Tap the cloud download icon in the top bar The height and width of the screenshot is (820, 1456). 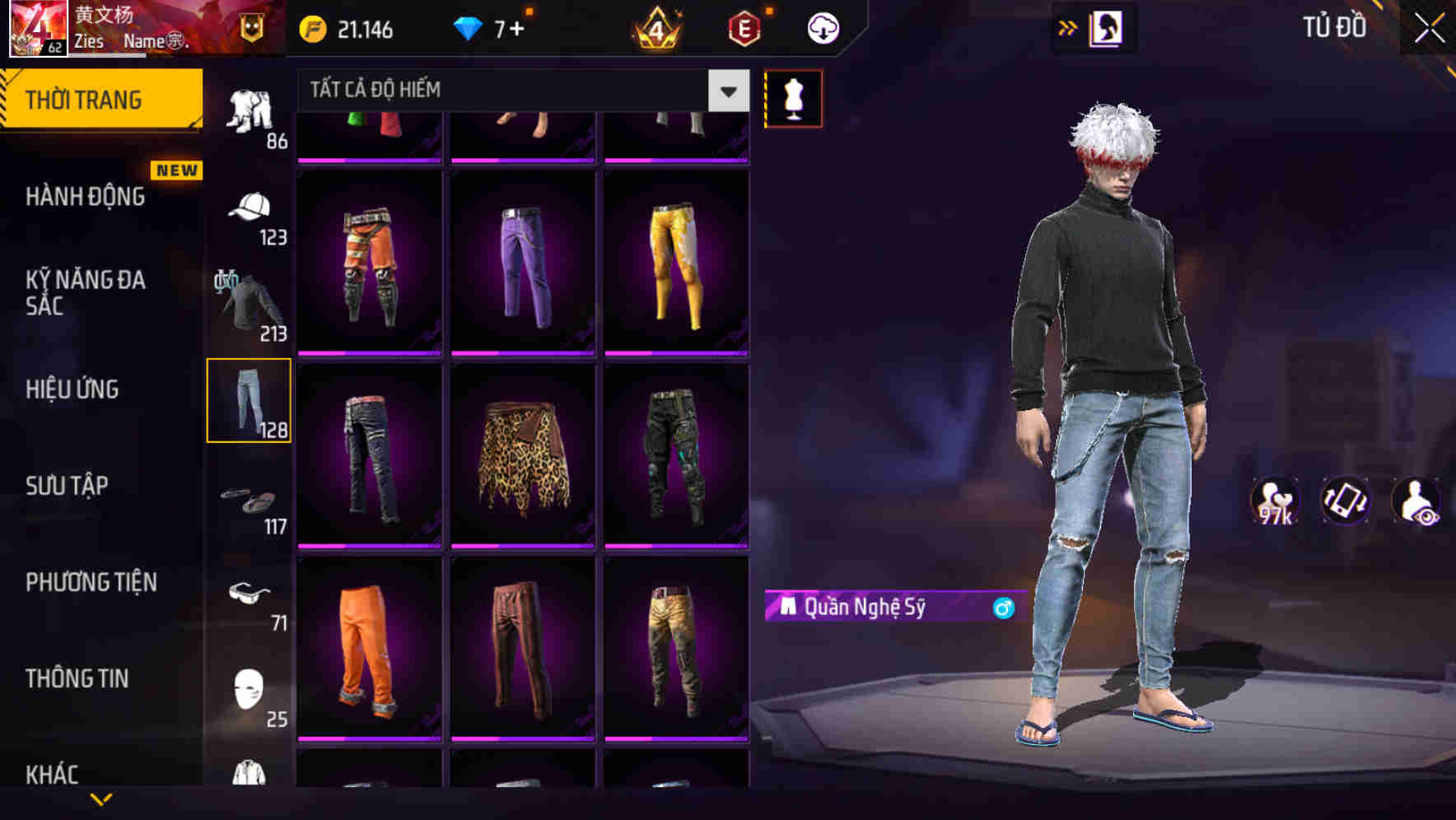[x=822, y=27]
